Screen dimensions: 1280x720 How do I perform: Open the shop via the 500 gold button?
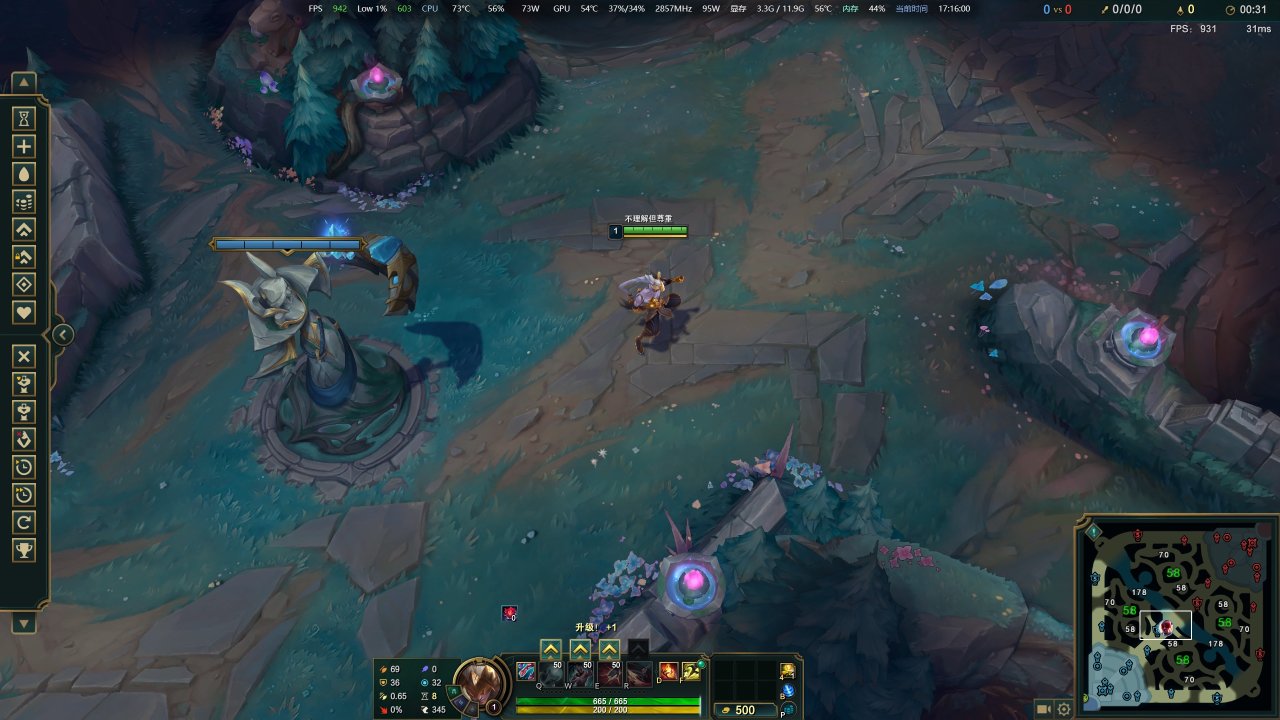tap(745, 710)
